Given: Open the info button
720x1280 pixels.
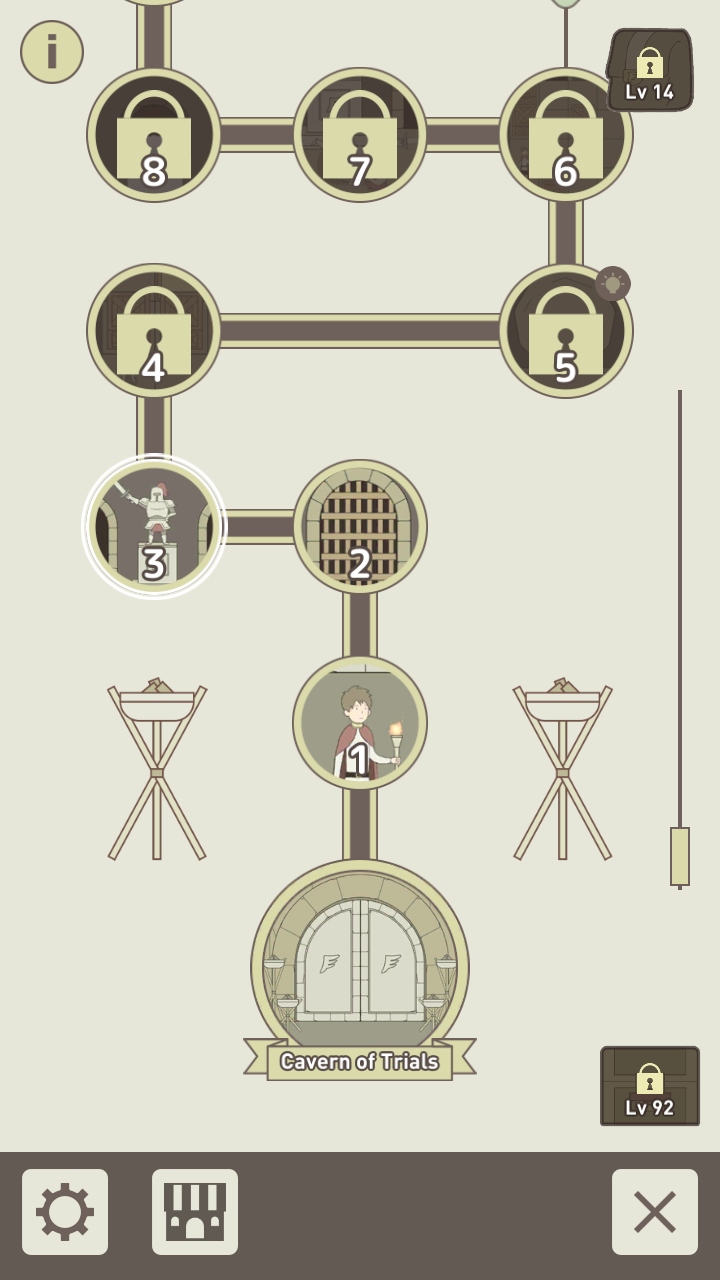Looking at the screenshot, I should pos(52,52).
